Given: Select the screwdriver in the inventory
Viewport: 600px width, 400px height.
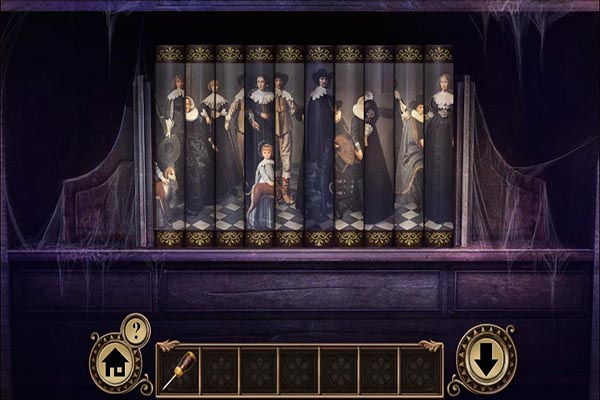Looking at the screenshot, I should [x=179, y=369].
